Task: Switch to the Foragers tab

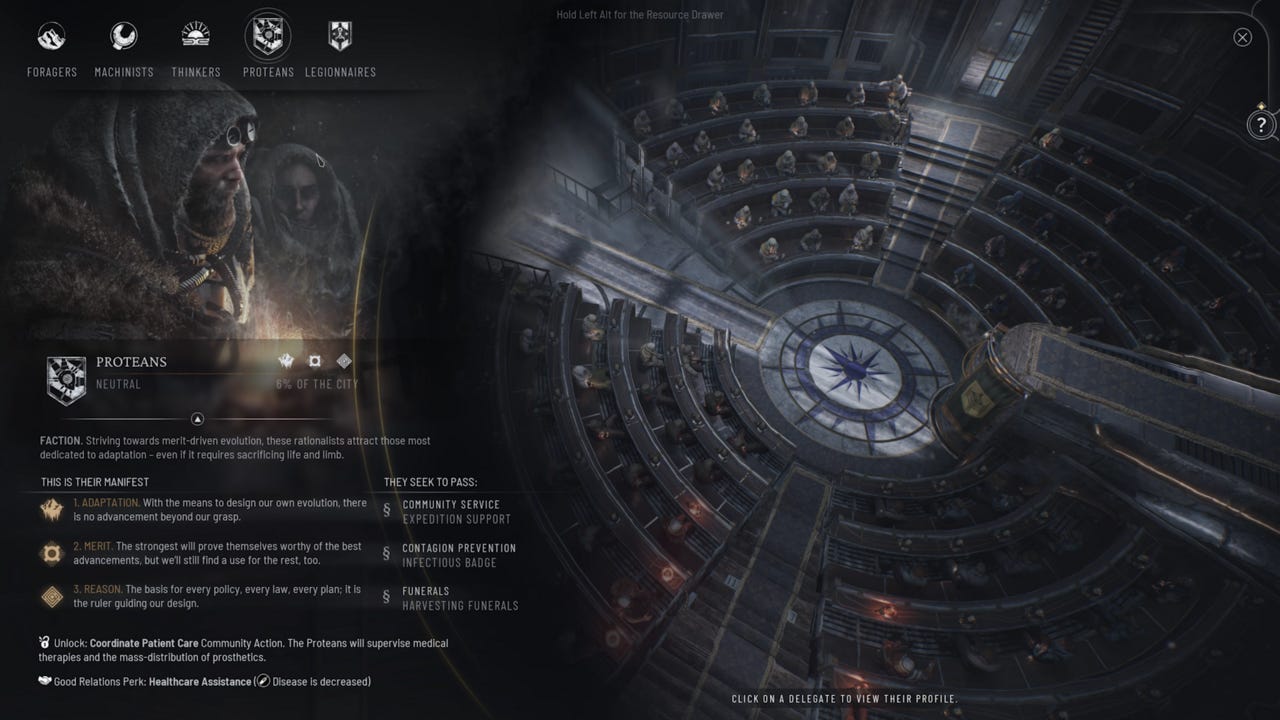Action: point(51,35)
